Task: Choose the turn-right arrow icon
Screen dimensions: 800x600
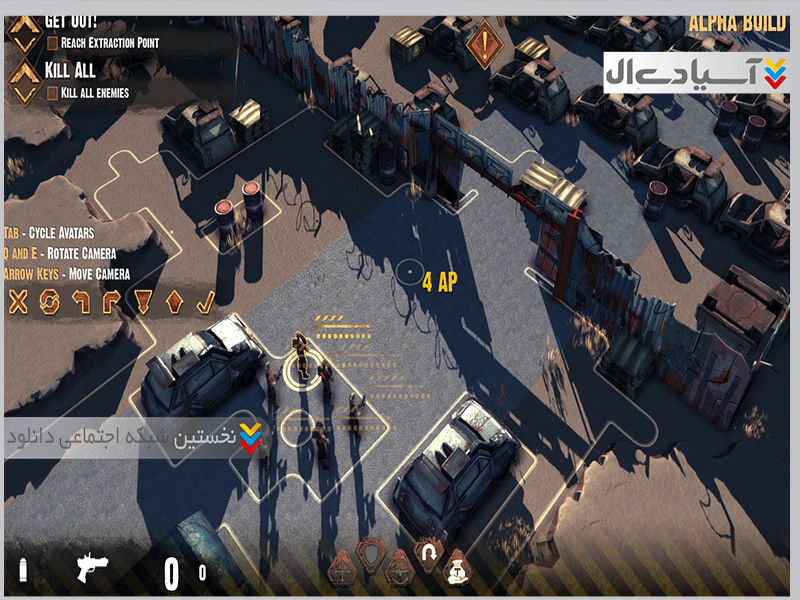Action: click(111, 301)
